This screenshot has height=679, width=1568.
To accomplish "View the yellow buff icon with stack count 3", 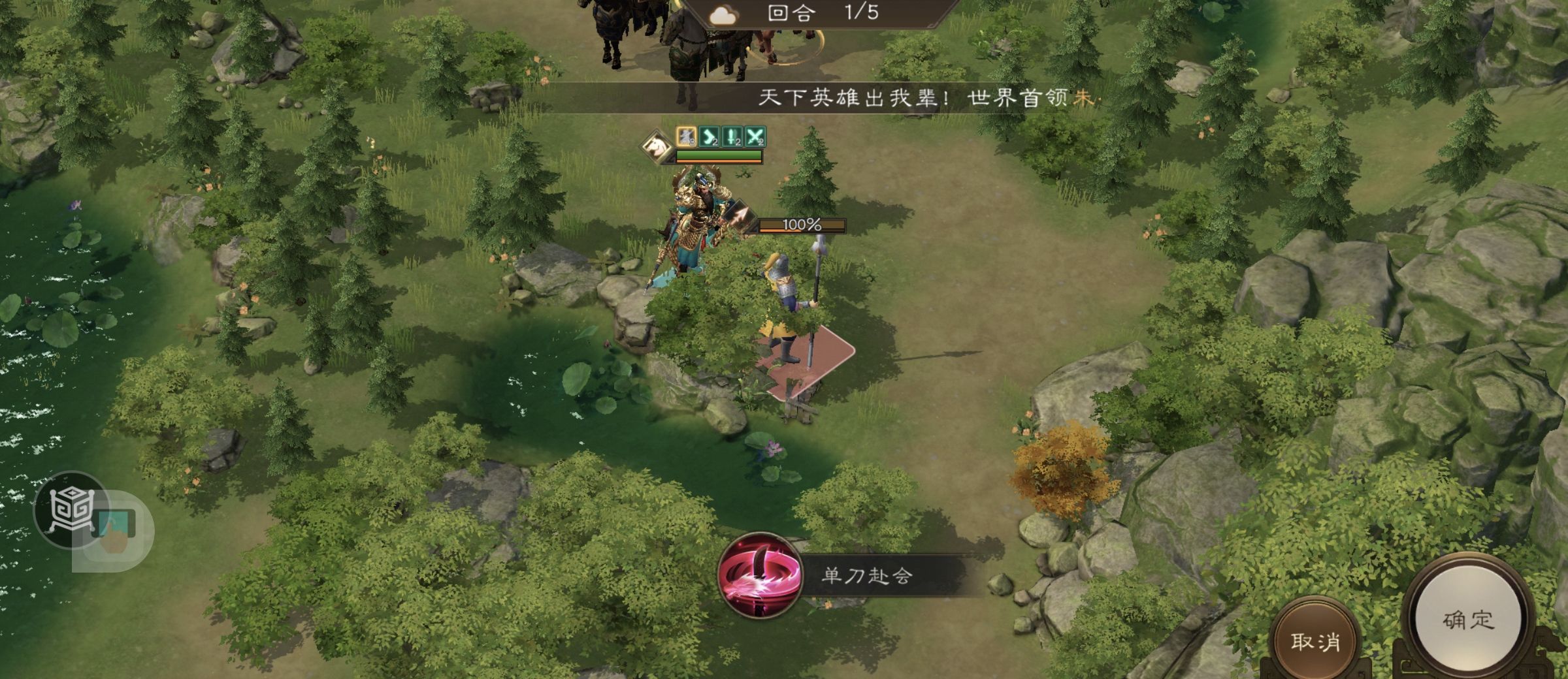I will tap(686, 136).
